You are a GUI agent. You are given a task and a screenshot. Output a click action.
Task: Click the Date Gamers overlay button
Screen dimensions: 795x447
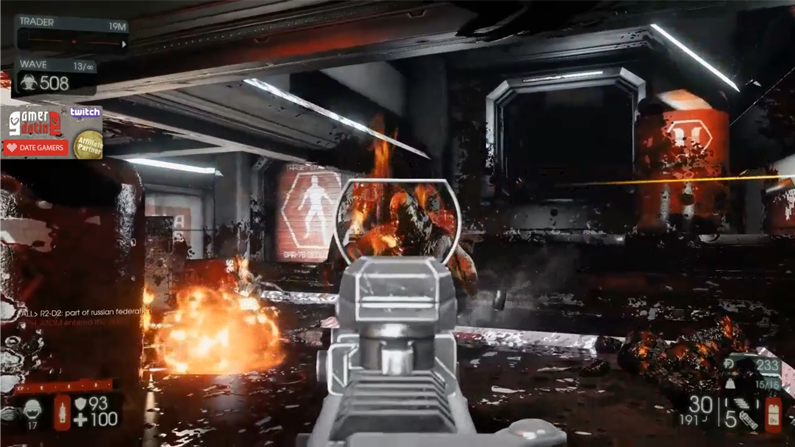coord(35,148)
